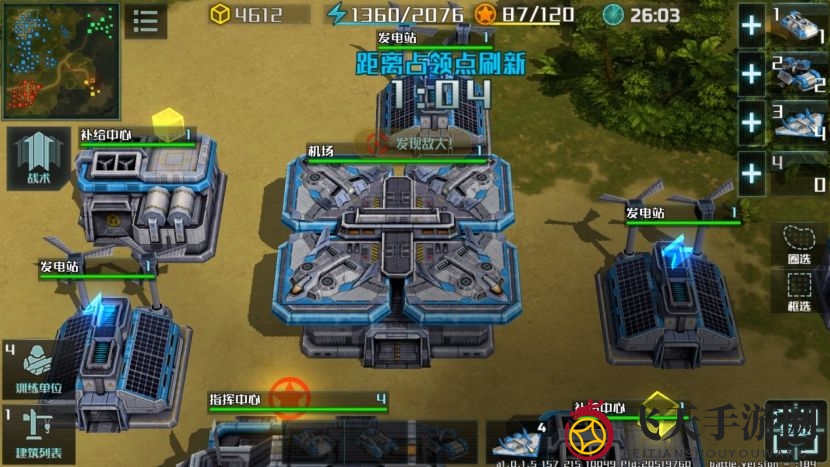Tap the 发现敌人 enemy spotted alert
Image resolution: width=830 pixels, height=467 pixels.
(x=412, y=144)
